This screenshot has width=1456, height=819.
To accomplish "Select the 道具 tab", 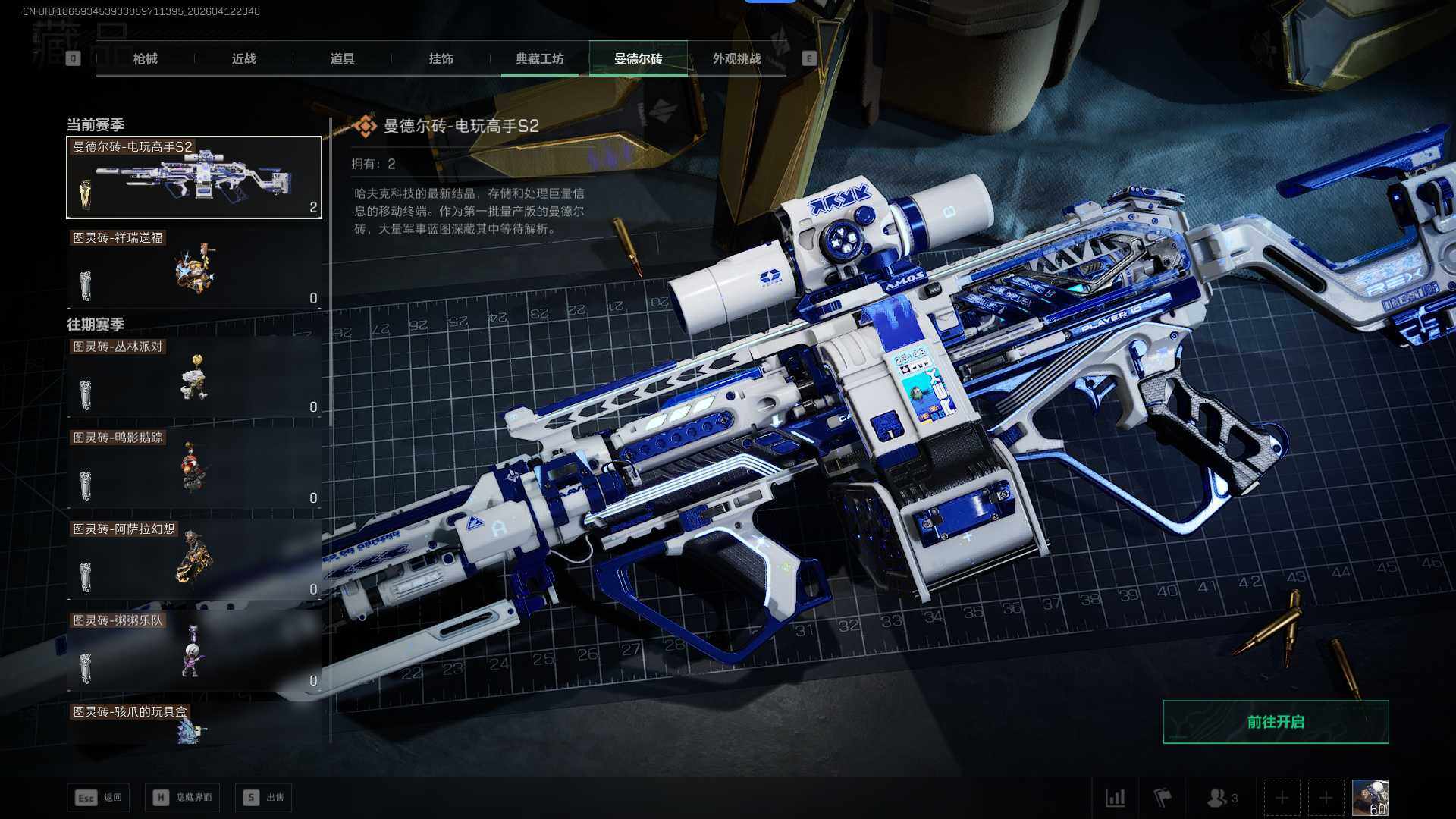I will 342,58.
